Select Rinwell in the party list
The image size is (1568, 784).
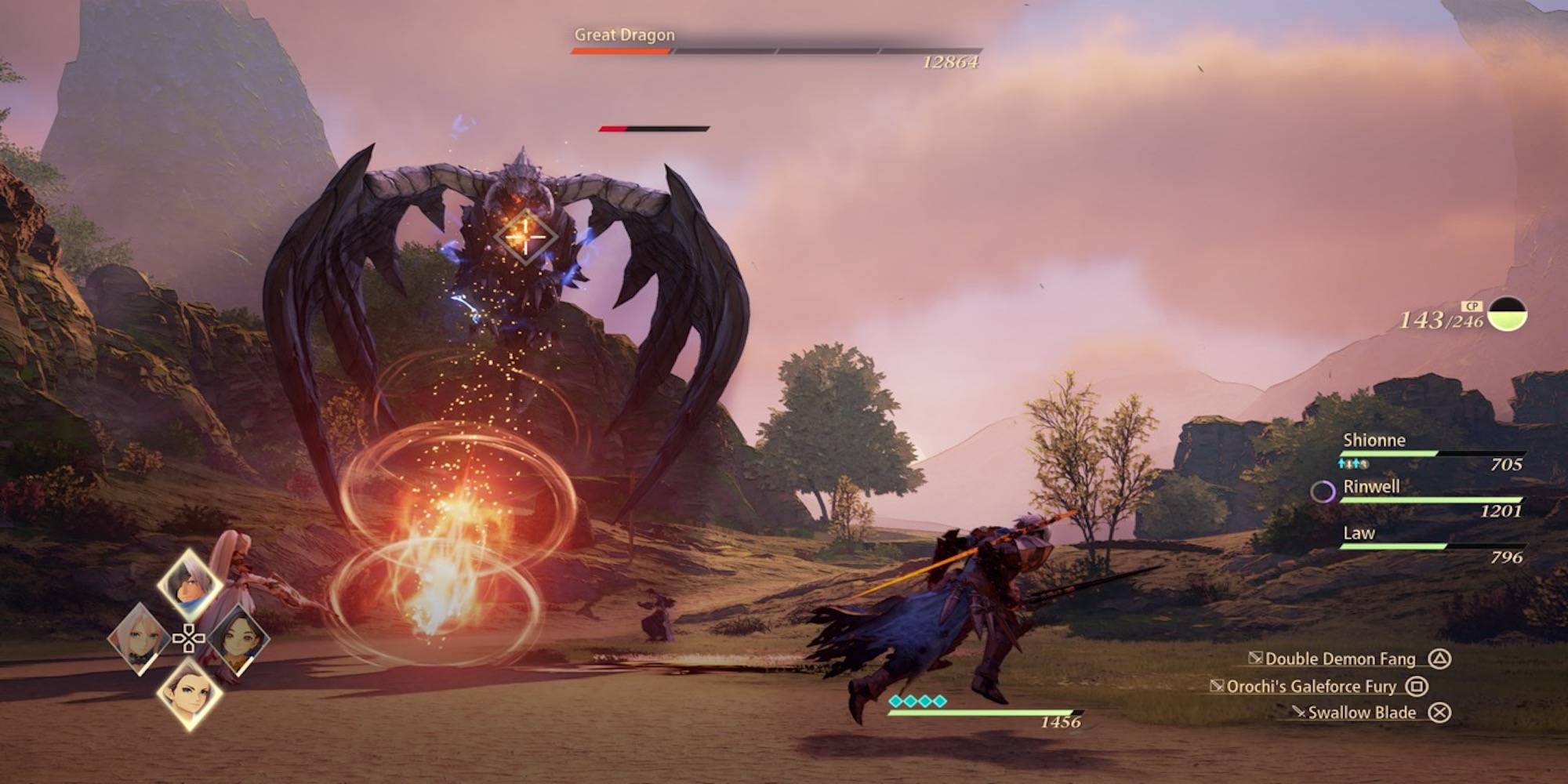pos(1432,498)
